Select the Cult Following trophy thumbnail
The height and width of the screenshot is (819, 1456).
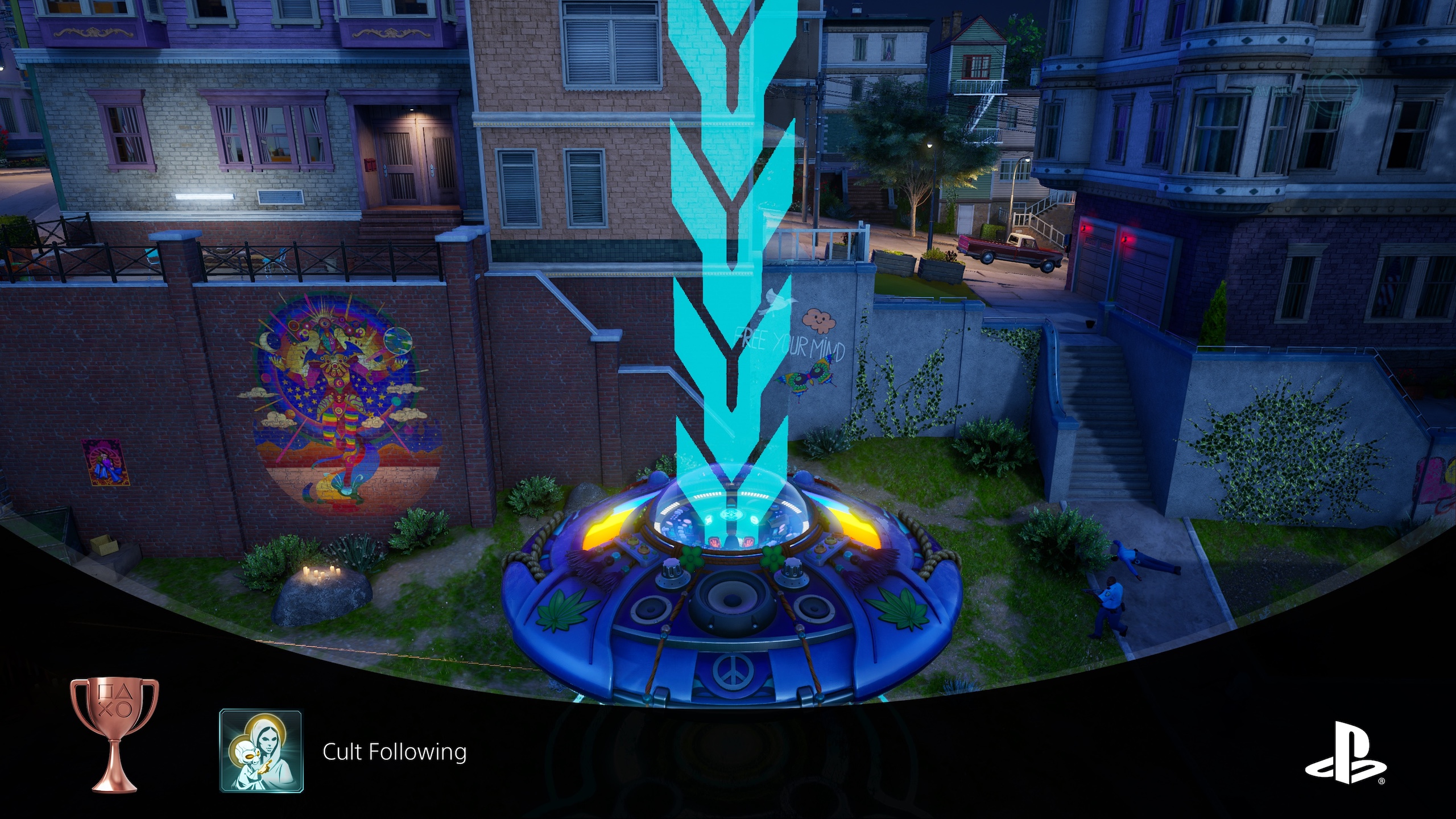(261, 750)
